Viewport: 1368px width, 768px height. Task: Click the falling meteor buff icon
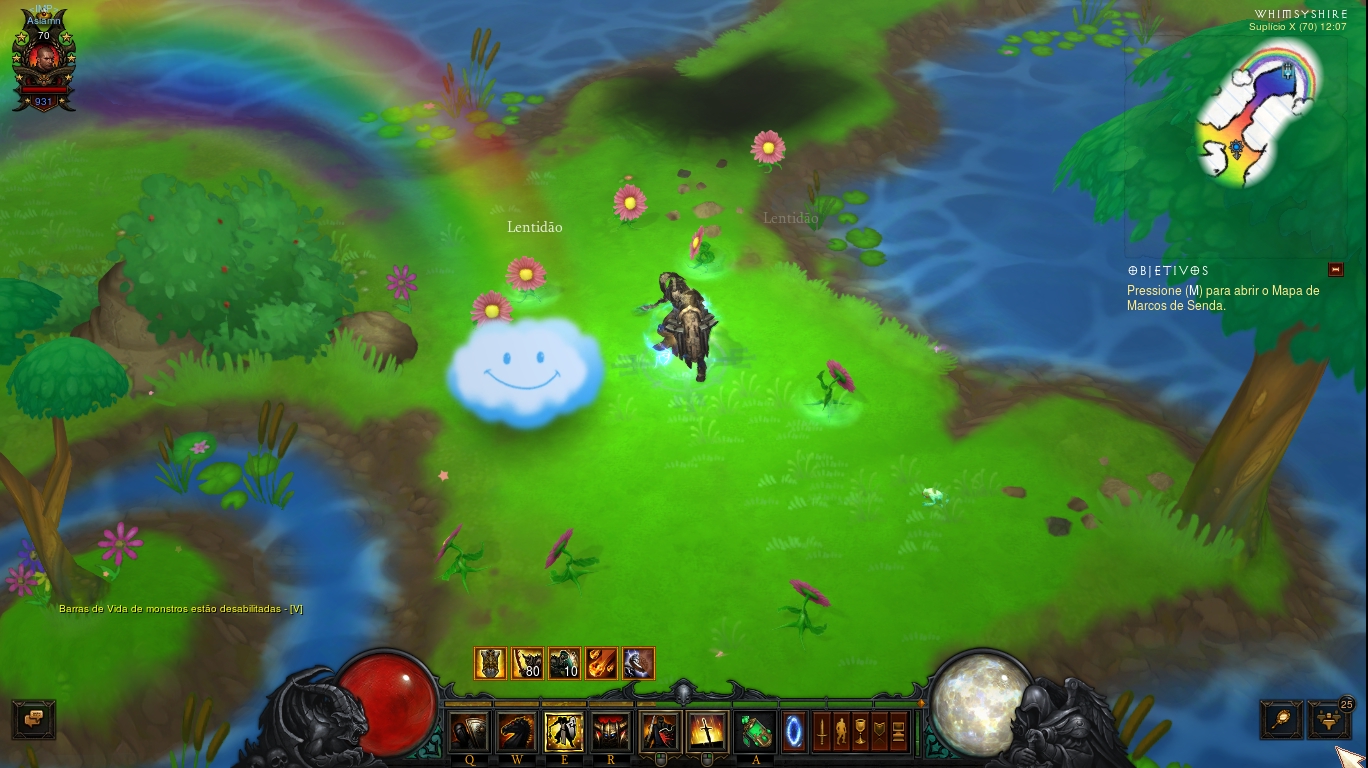click(x=601, y=663)
